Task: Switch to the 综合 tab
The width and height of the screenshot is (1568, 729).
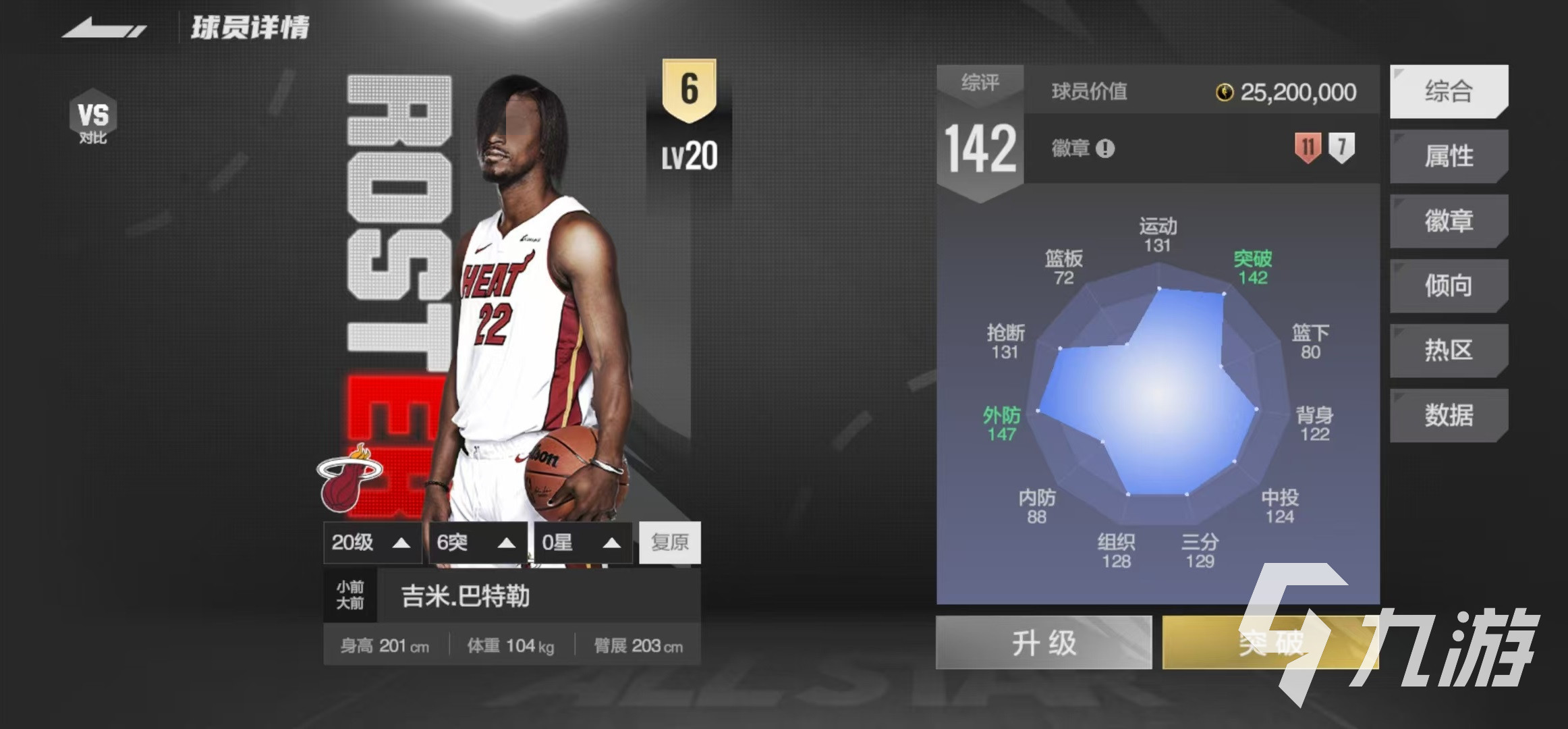Action: tap(1449, 91)
